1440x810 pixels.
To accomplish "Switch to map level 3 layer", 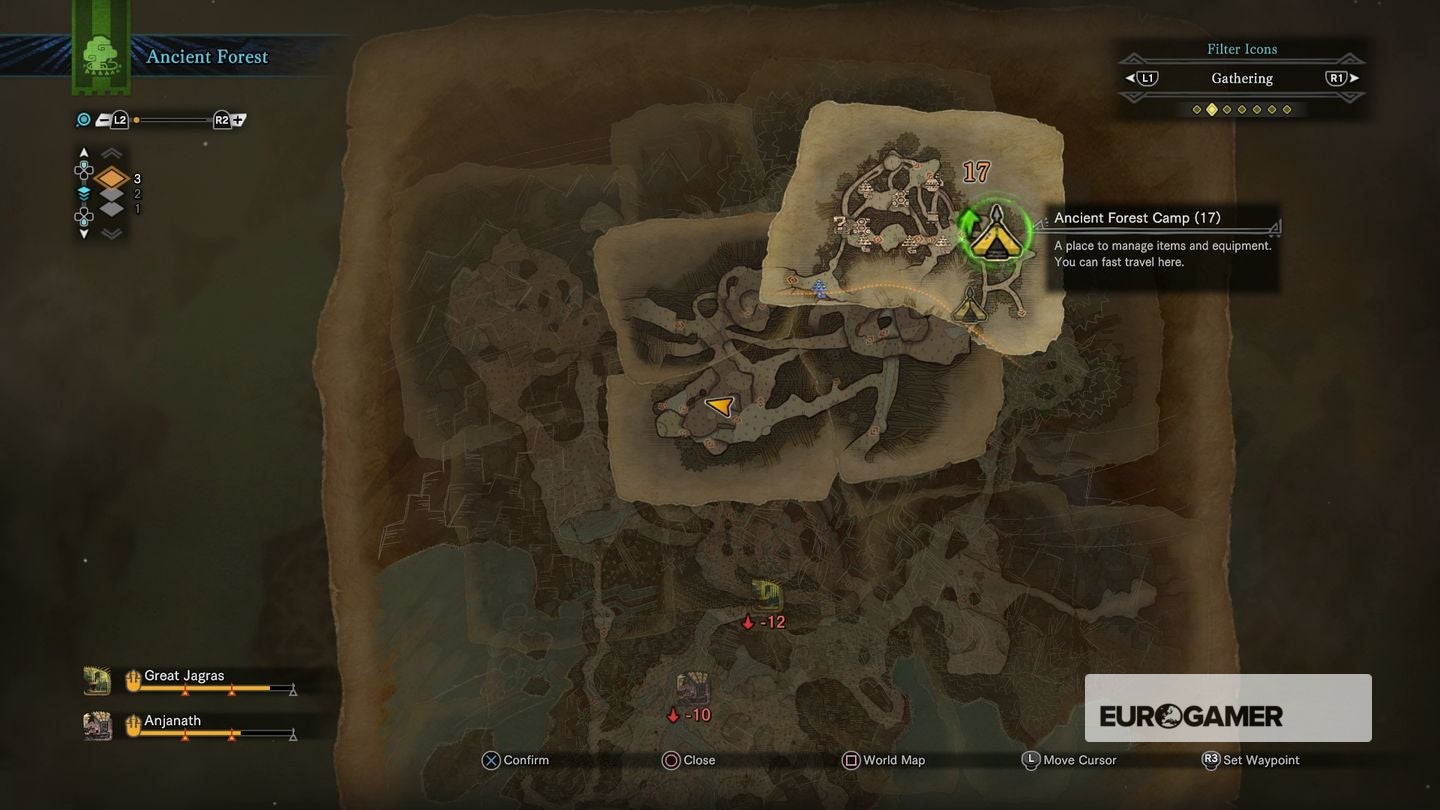I will pos(112,179).
